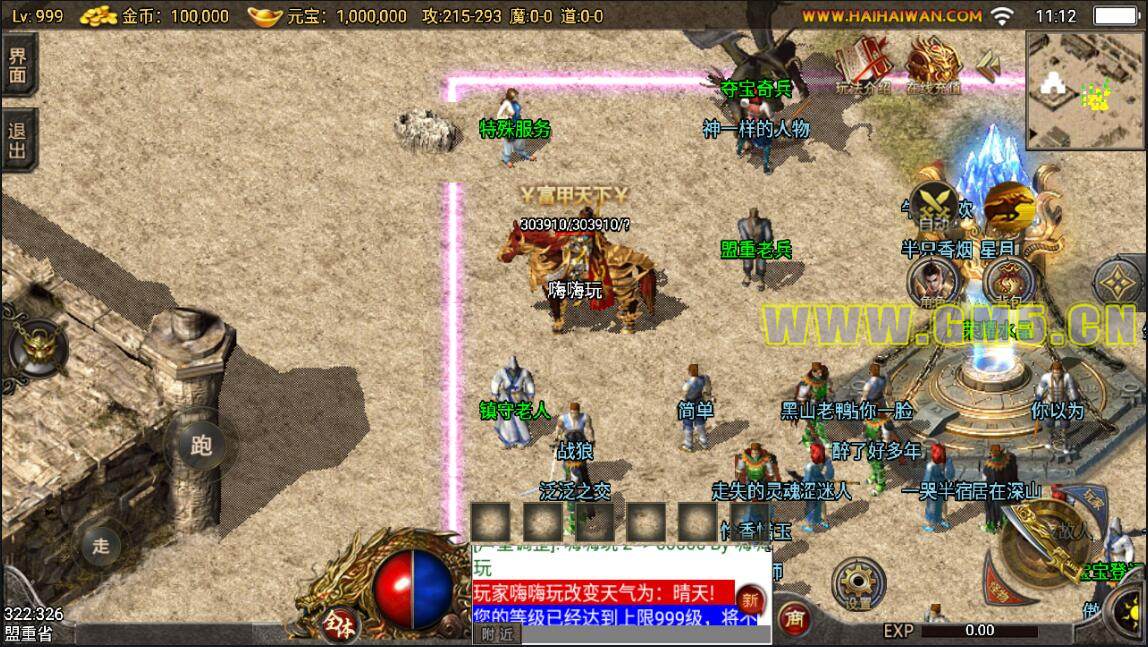Open the 在线充值 recharge shop
Screen dimensions: 1148x647
tap(933, 66)
